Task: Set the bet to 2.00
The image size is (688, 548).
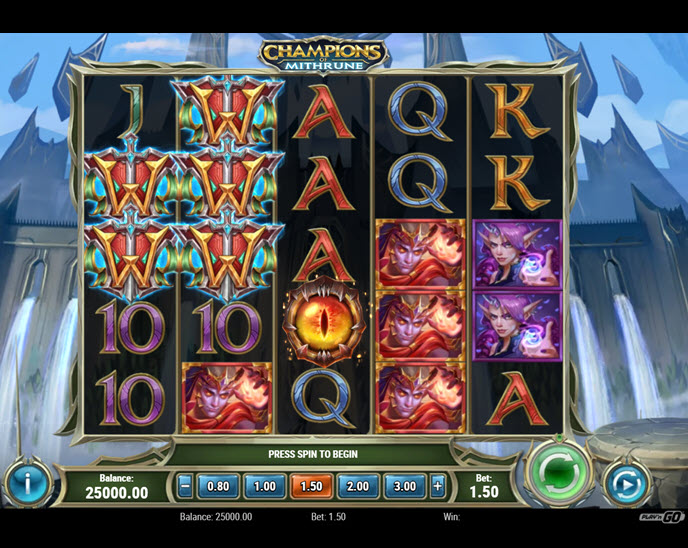Action: point(357,487)
